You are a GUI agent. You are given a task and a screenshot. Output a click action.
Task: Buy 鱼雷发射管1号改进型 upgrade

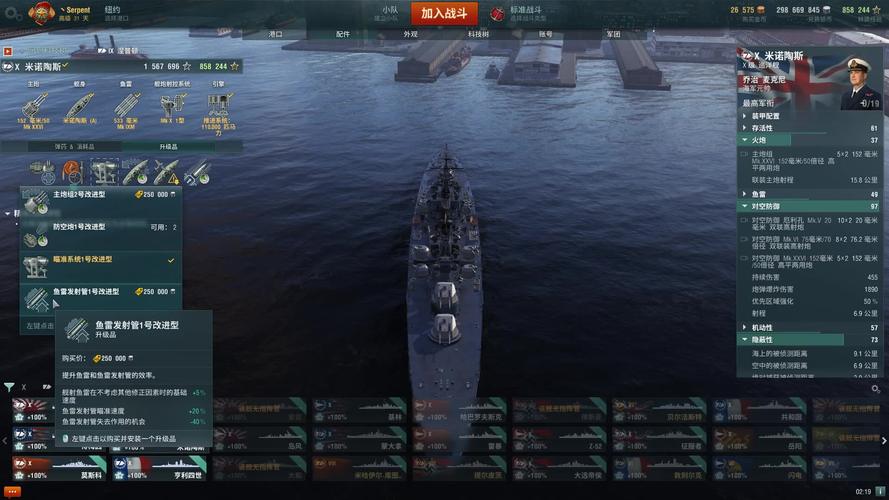98,296
